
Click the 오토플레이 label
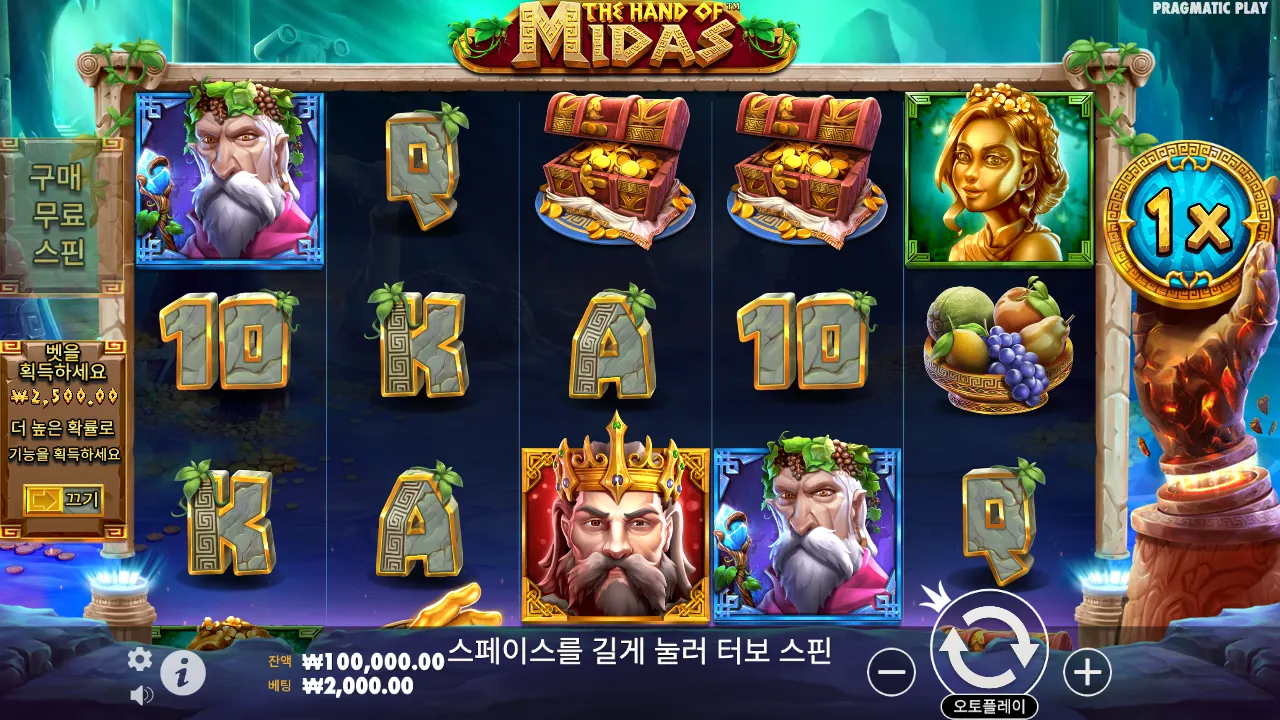coord(992,702)
